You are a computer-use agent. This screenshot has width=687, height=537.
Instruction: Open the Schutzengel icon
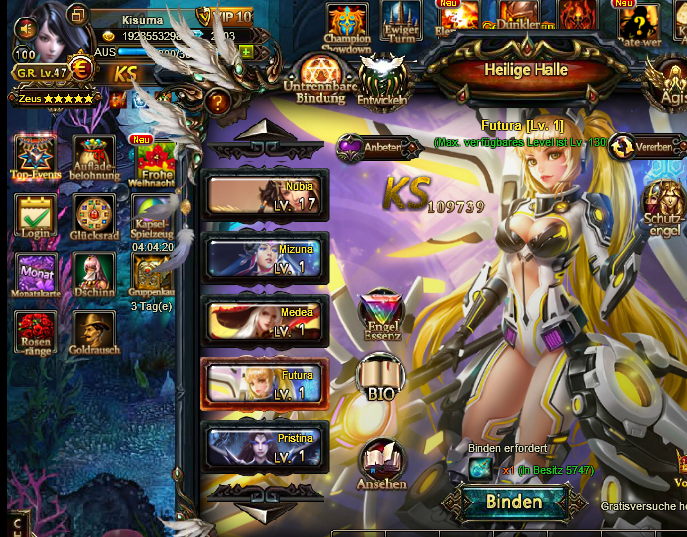point(663,206)
